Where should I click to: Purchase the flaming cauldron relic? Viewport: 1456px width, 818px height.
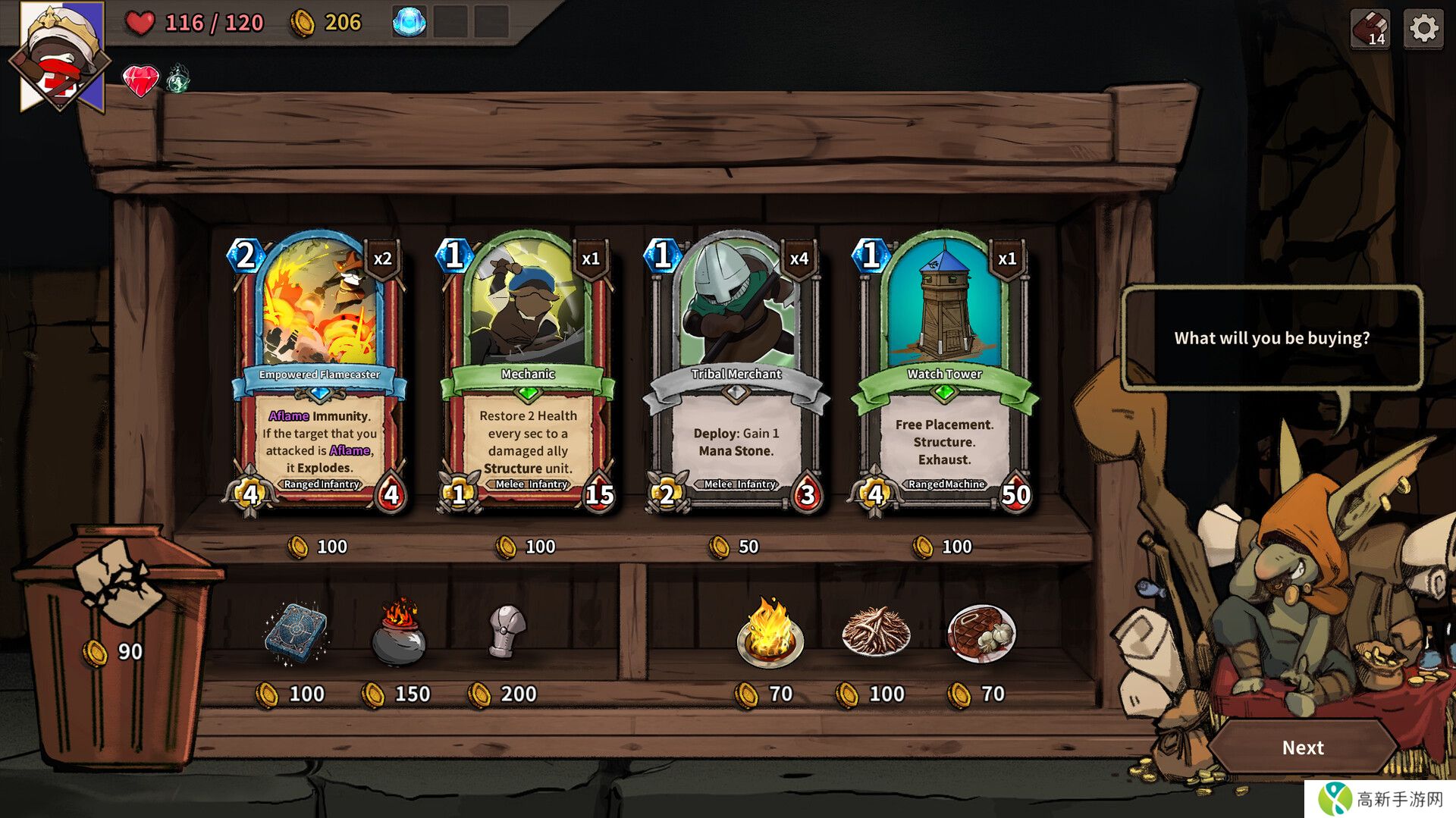399,633
